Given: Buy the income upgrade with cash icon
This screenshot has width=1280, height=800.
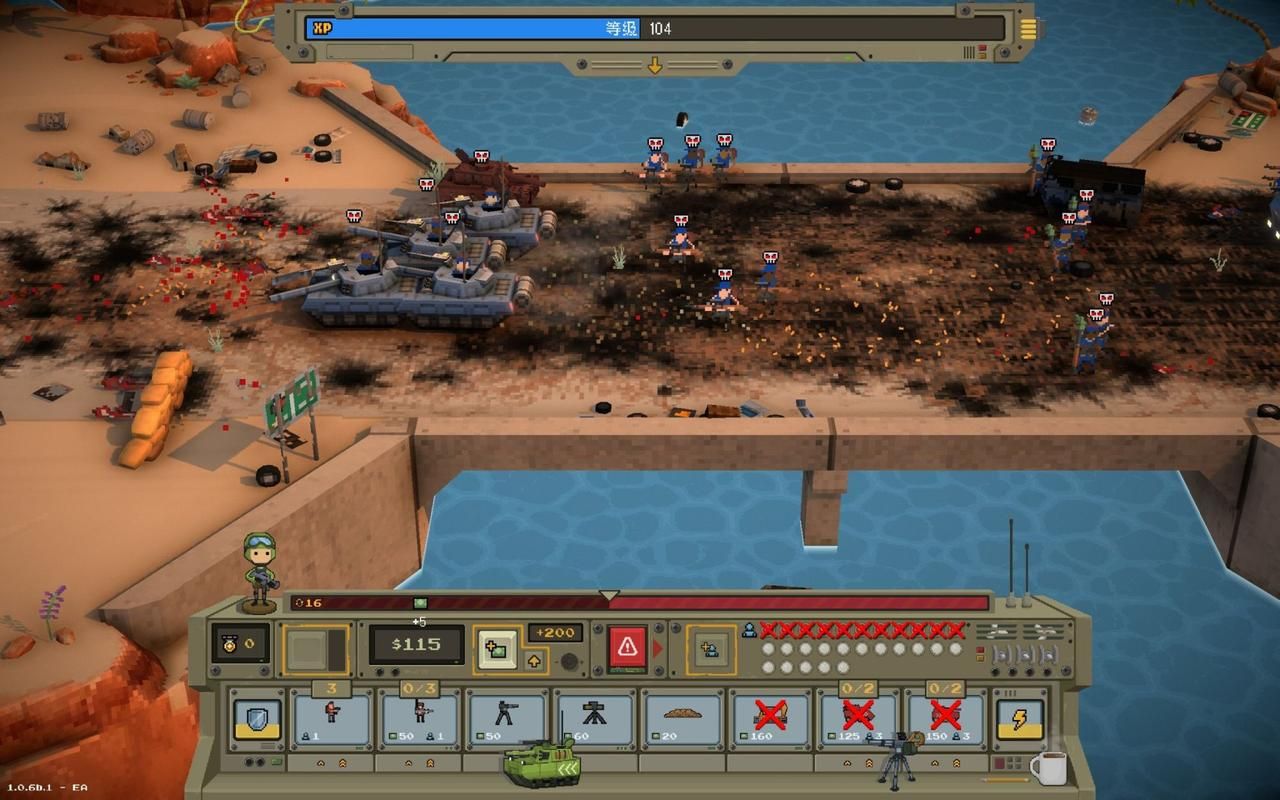Looking at the screenshot, I should 497,648.
